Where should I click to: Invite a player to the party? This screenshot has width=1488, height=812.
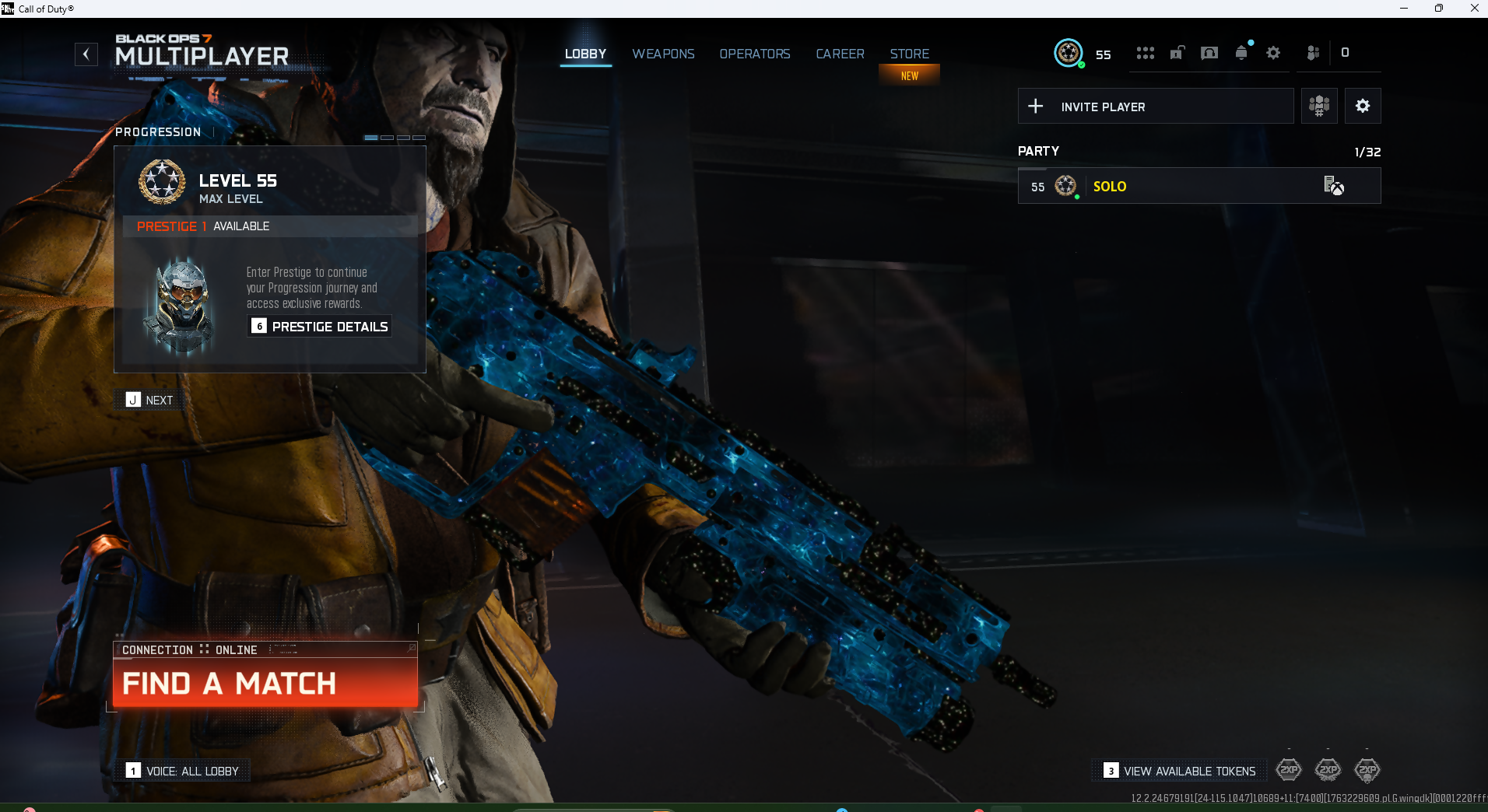coord(1155,107)
